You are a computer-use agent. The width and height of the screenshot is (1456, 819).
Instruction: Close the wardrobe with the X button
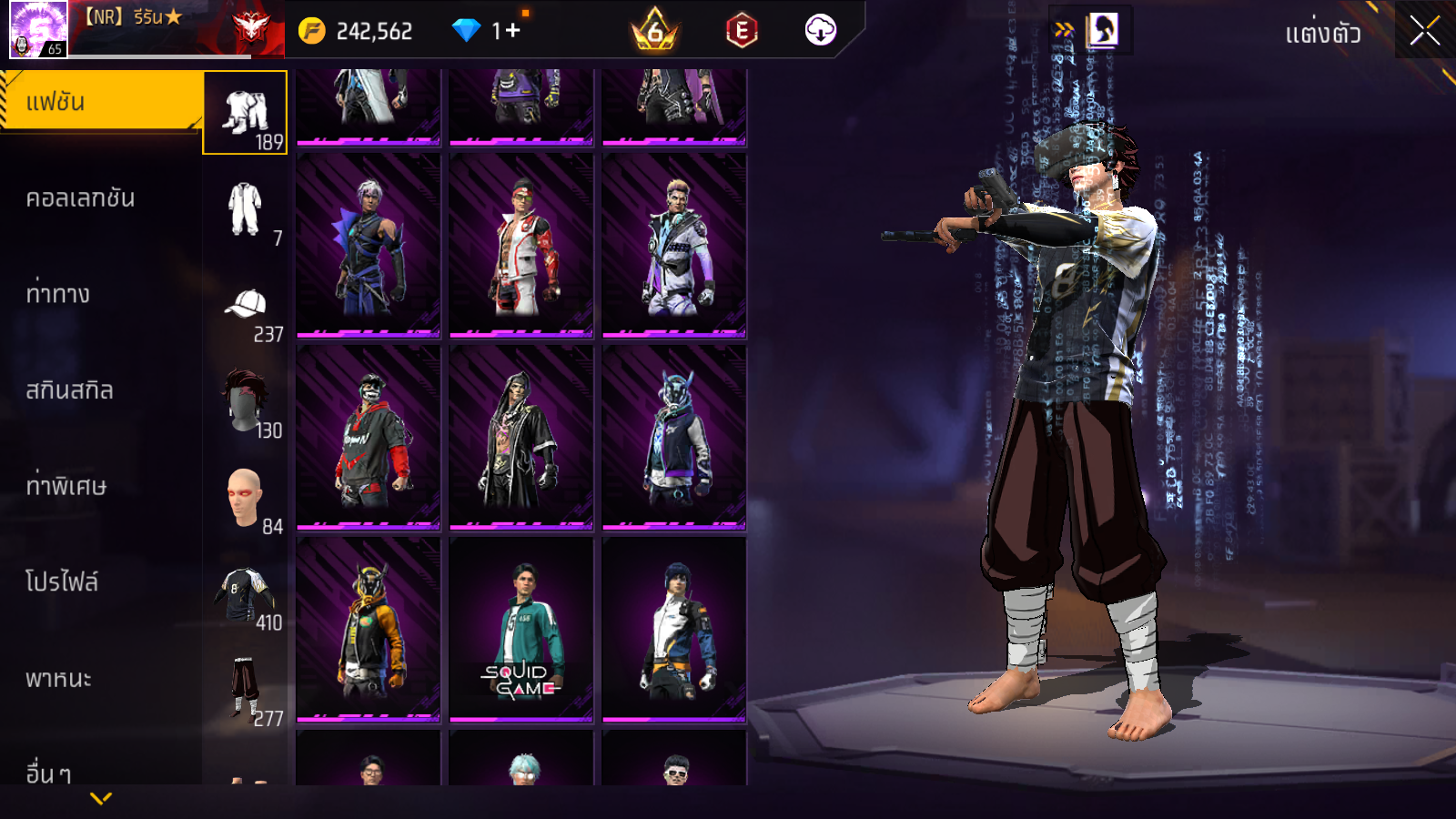pos(1425,31)
